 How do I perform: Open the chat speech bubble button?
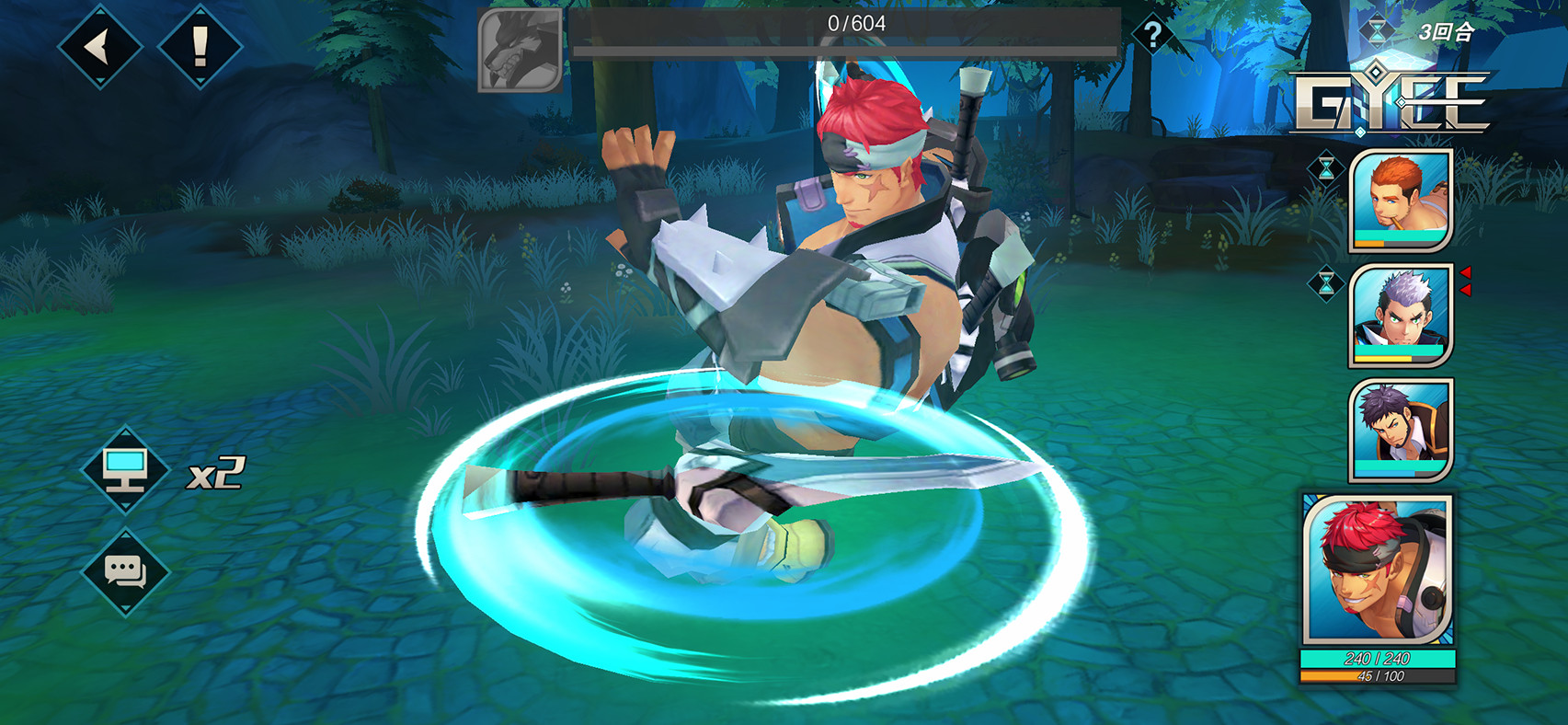(x=125, y=571)
